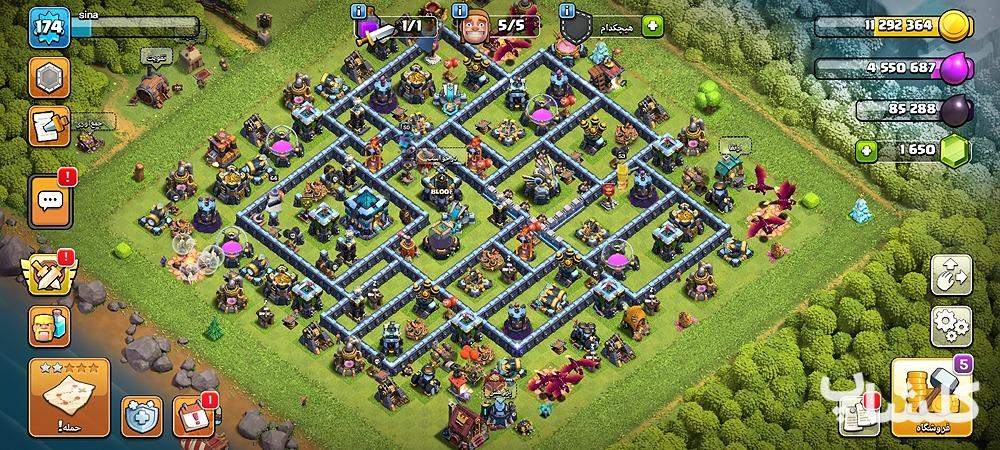Show info for the 1/1 sword counter
The width and height of the screenshot is (1000, 450).
pyautogui.click(x=359, y=11)
